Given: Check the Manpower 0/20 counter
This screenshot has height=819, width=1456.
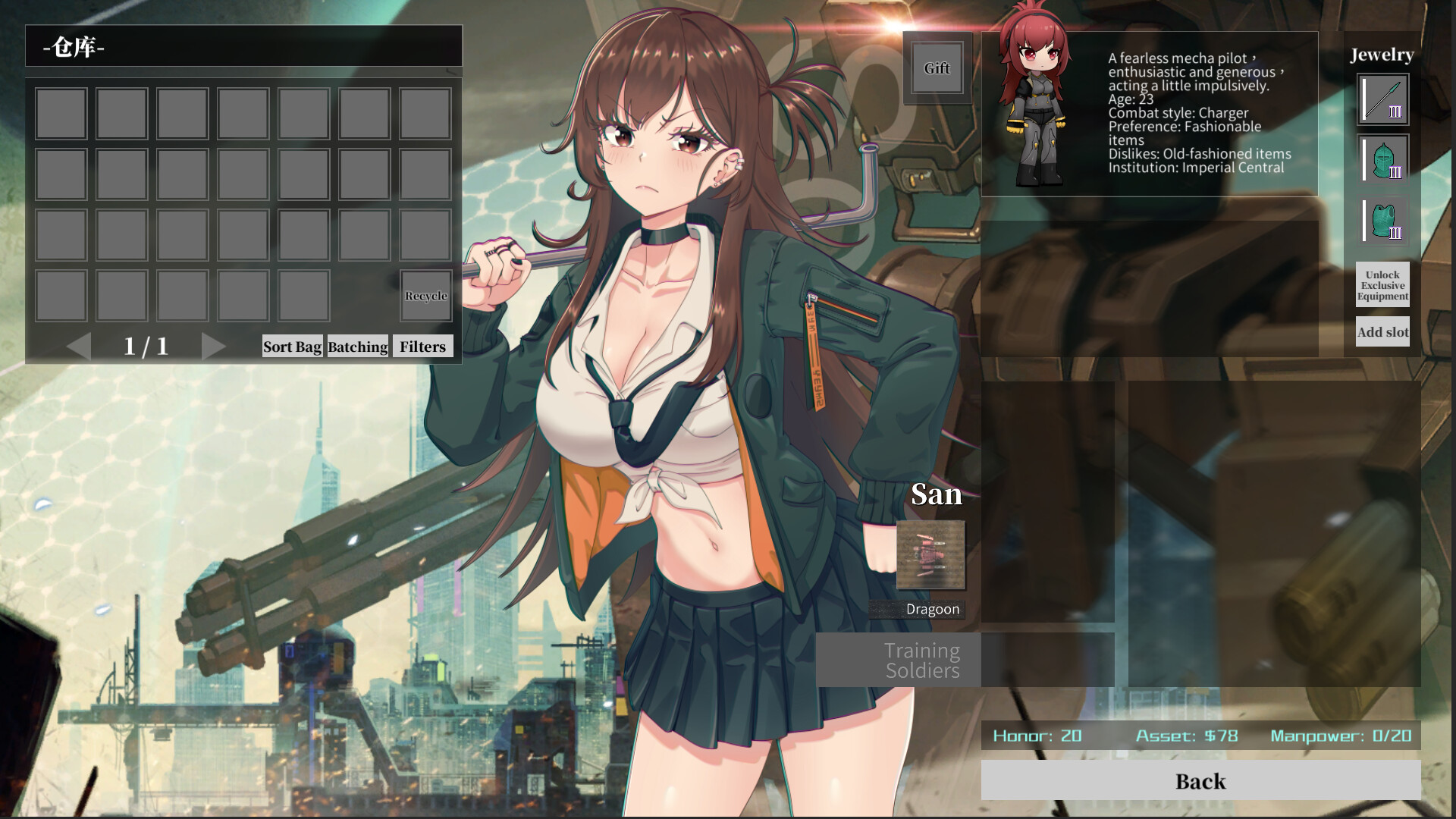Looking at the screenshot, I should coord(1341,736).
